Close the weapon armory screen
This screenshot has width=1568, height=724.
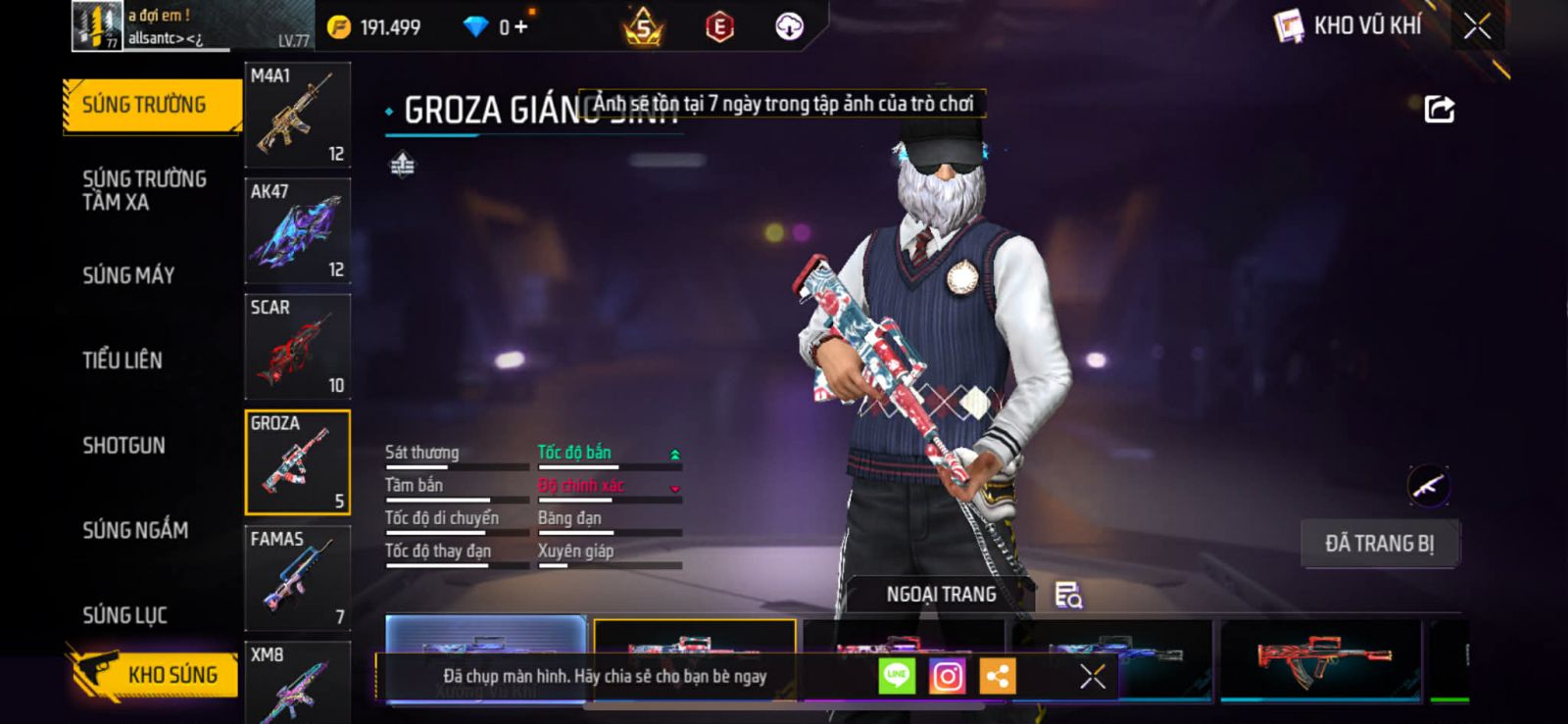[x=1477, y=26]
